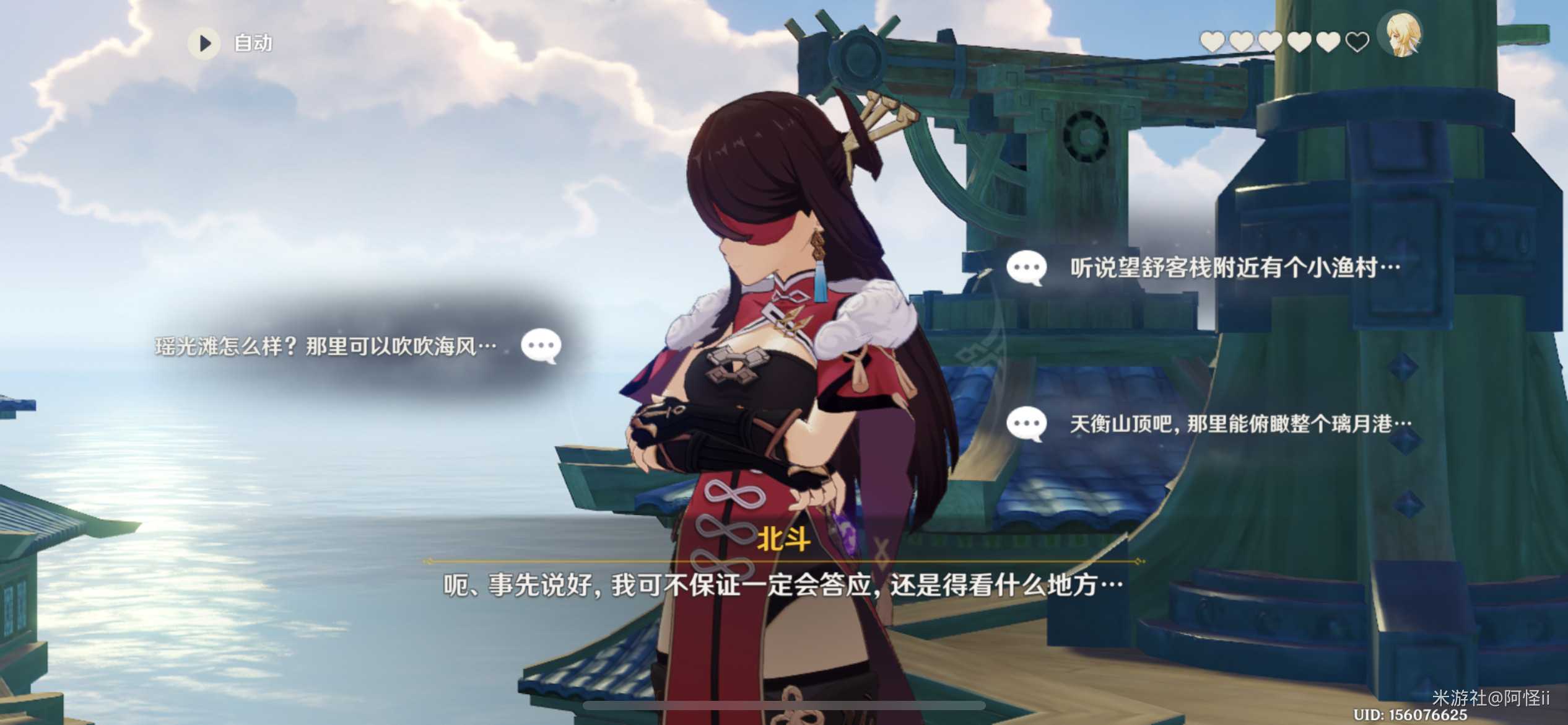Click the play triangle to start auto mode
Screen dimensions: 1568x725
(x=204, y=43)
